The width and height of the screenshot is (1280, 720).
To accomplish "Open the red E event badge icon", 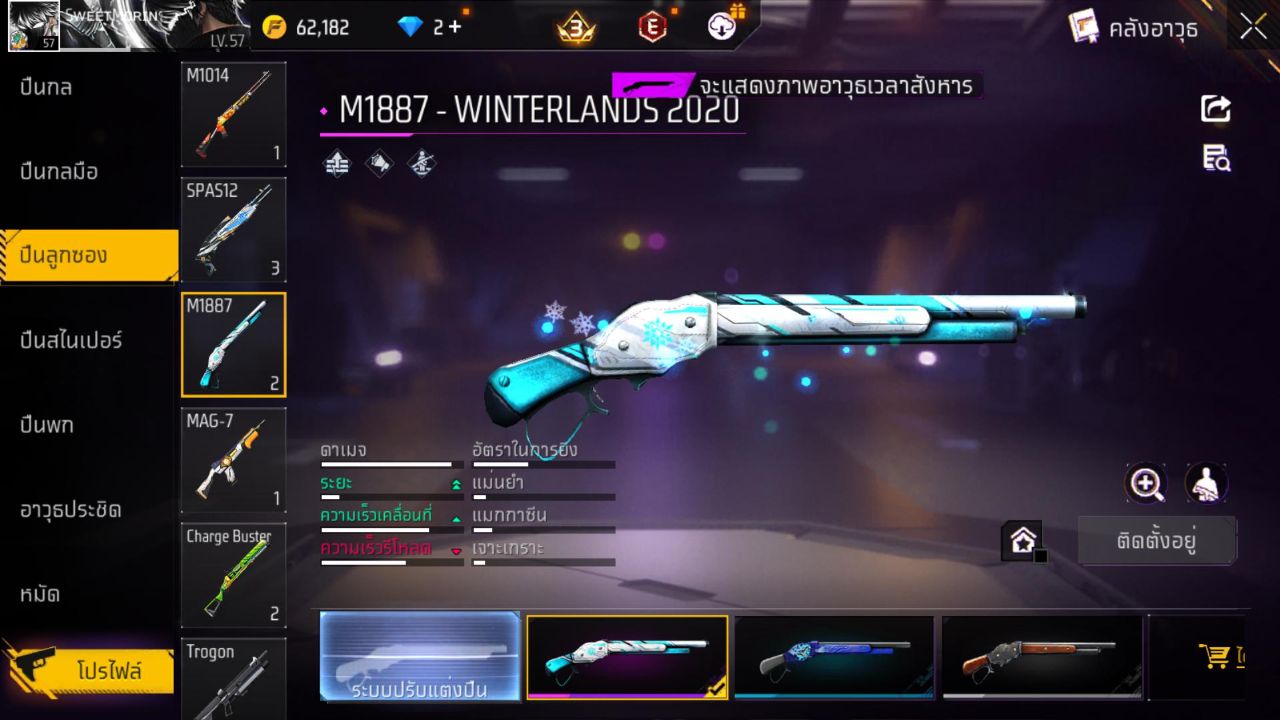I will coord(652,27).
